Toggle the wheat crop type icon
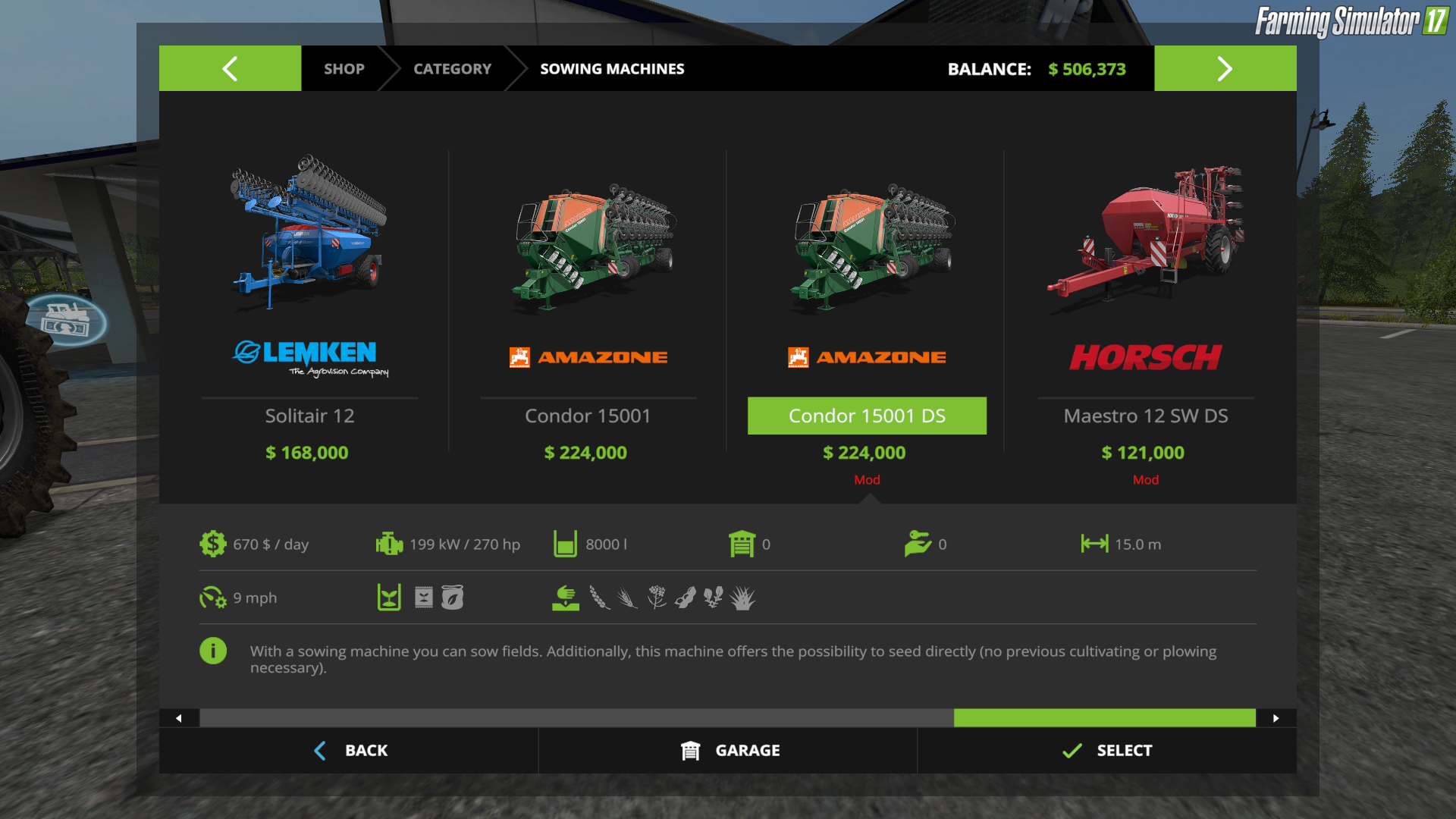Viewport: 1456px width, 819px height. pos(598,598)
